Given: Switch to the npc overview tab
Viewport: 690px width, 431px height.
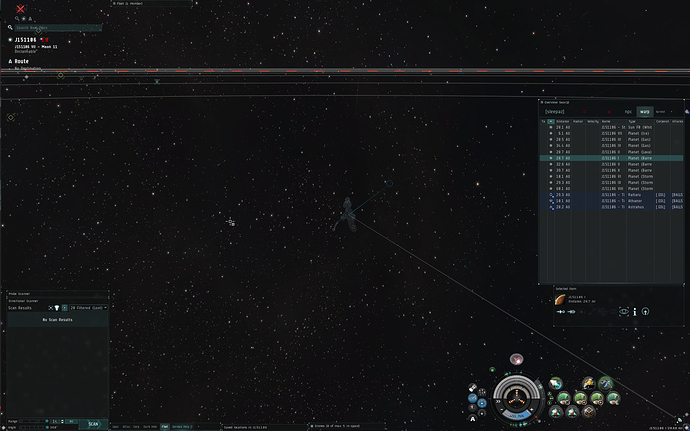Looking at the screenshot, I should [628, 111].
